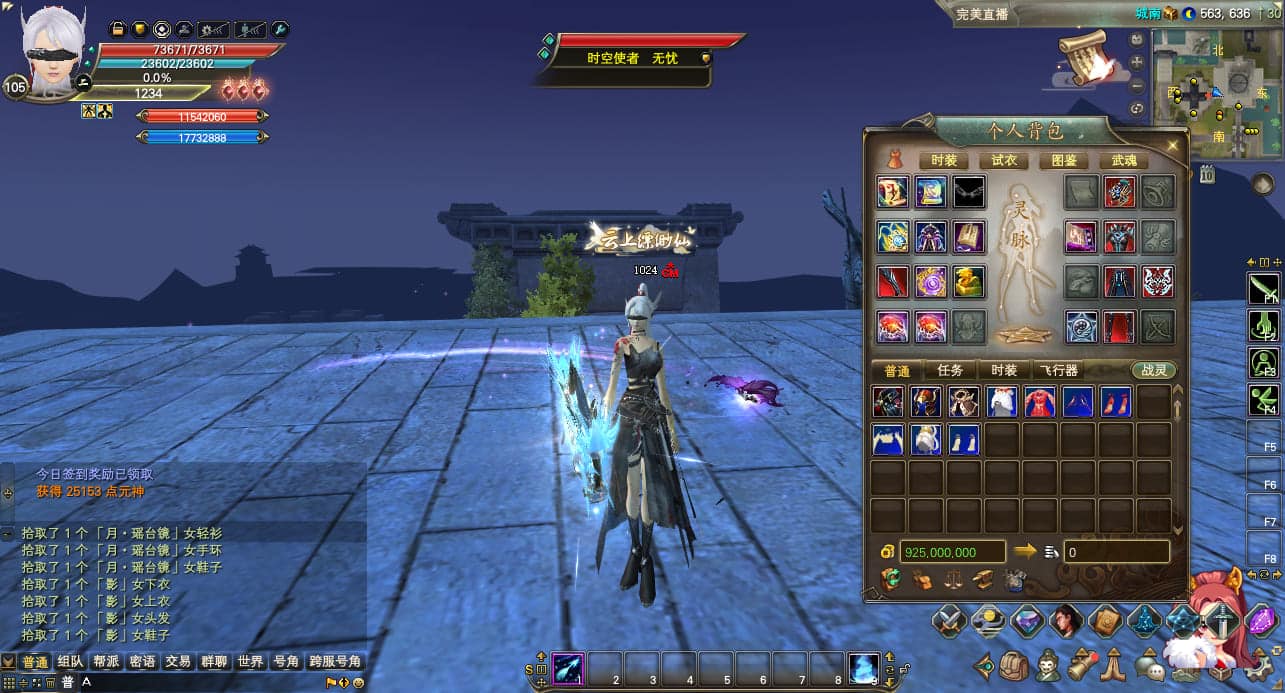Screen dimensions: 1285x693
Task: Switch to the 时装 tab at top of bag
Action: 944,160
